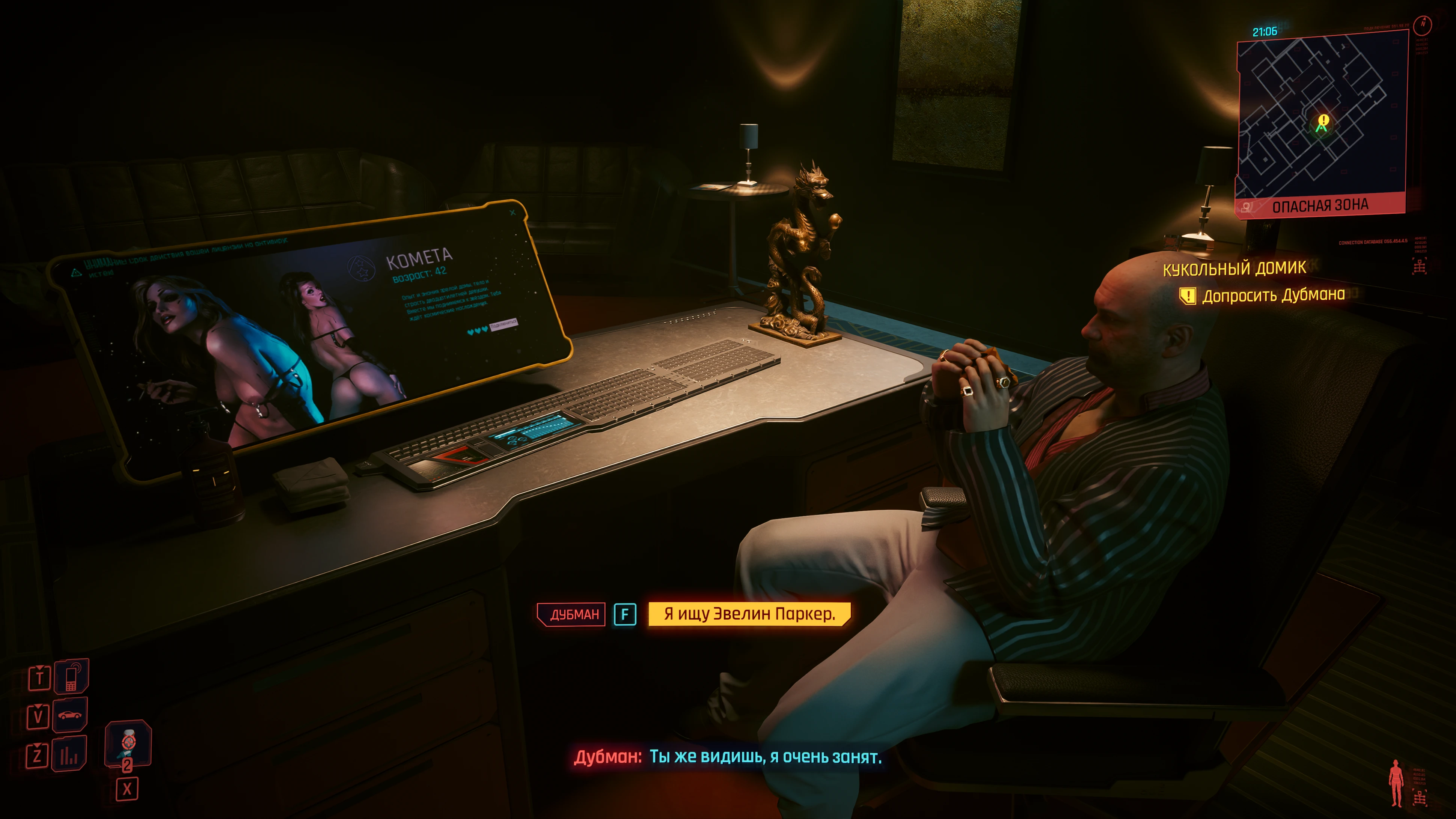Choose the reply "Я ищу Эвелин Паркер."
The height and width of the screenshot is (819, 1456).
point(749,614)
